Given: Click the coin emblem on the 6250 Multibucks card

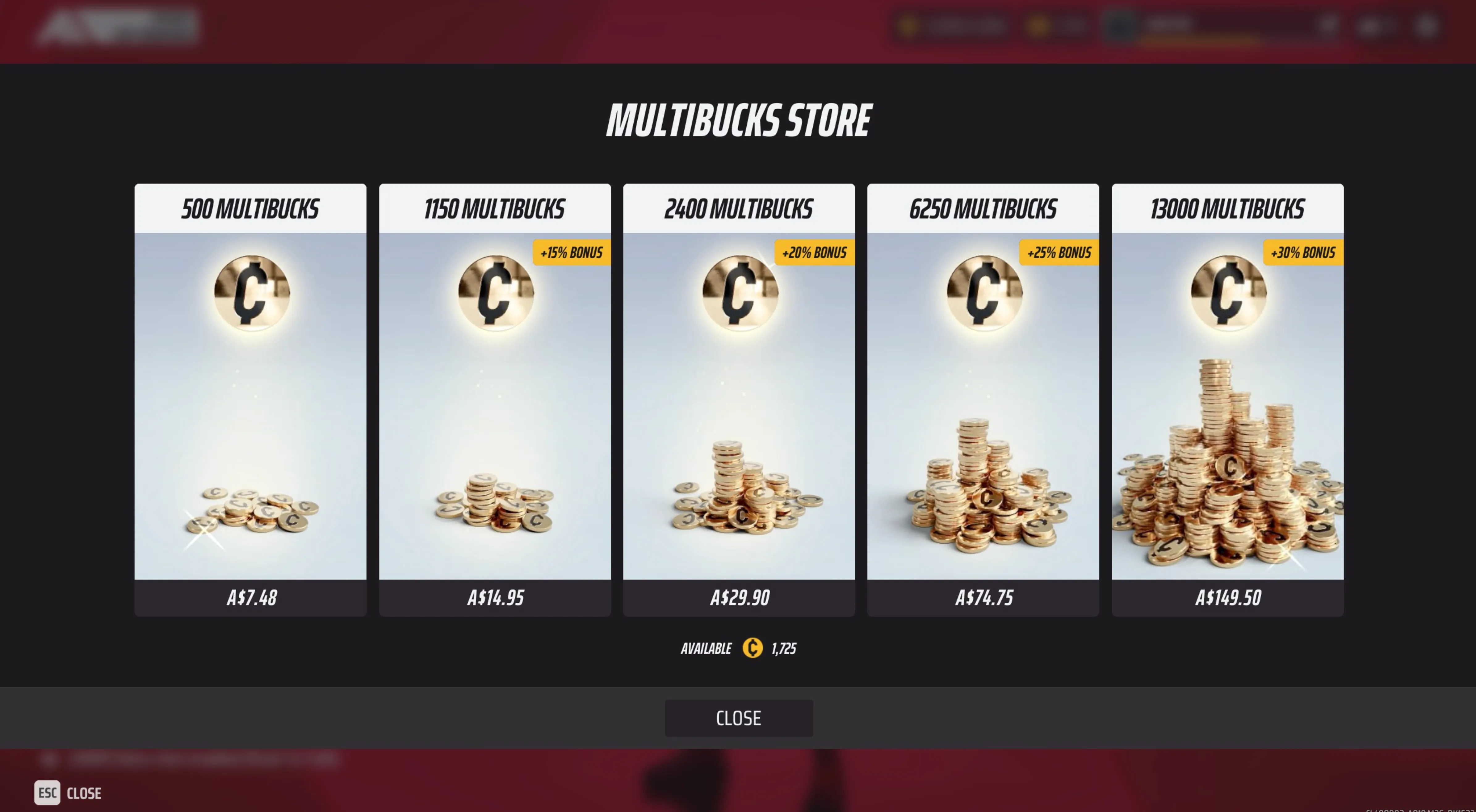Looking at the screenshot, I should pos(983,293).
